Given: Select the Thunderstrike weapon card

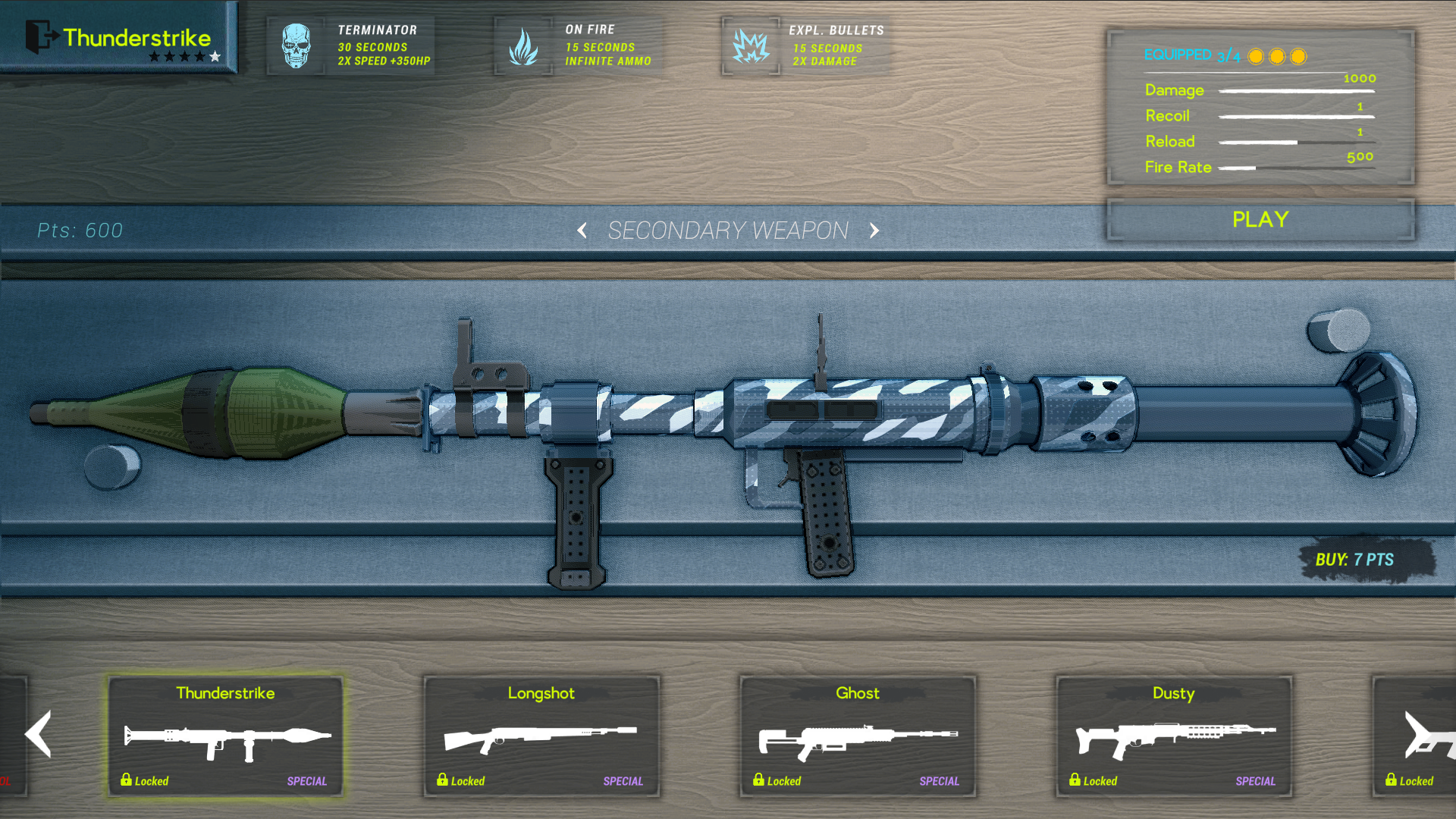Looking at the screenshot, I should click(x=225, y=736).
